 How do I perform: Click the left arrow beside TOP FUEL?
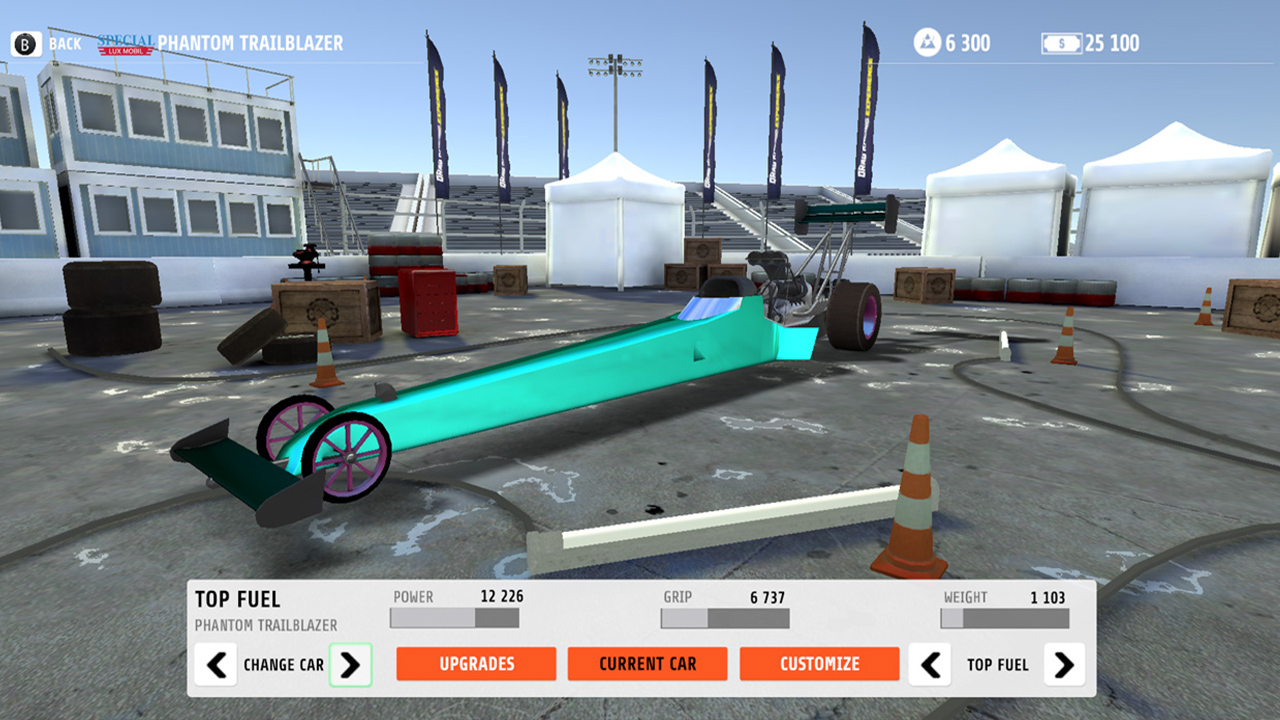click(x=929, y=664)
